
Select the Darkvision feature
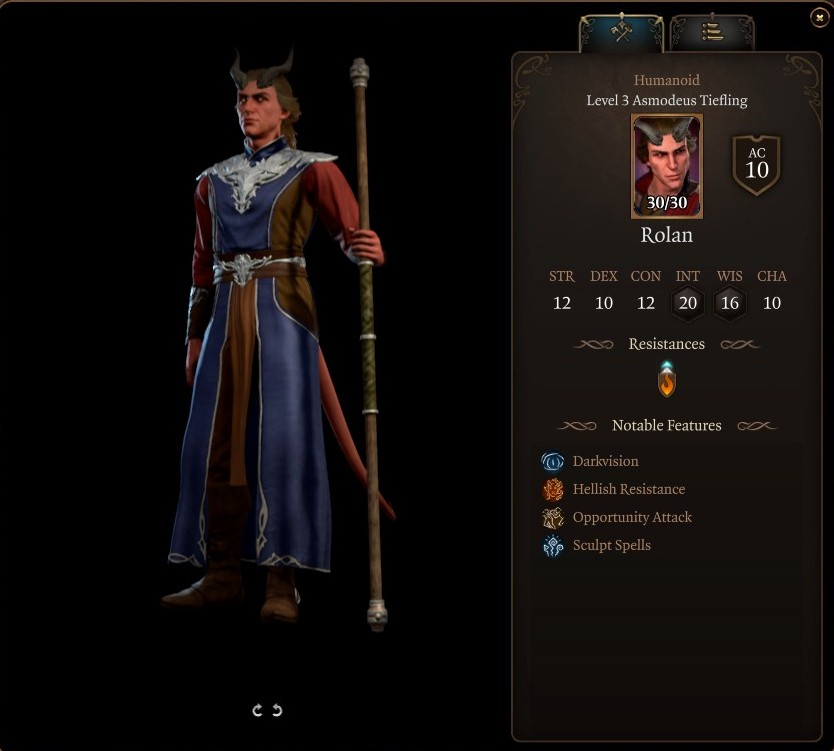tap(604, 461)
